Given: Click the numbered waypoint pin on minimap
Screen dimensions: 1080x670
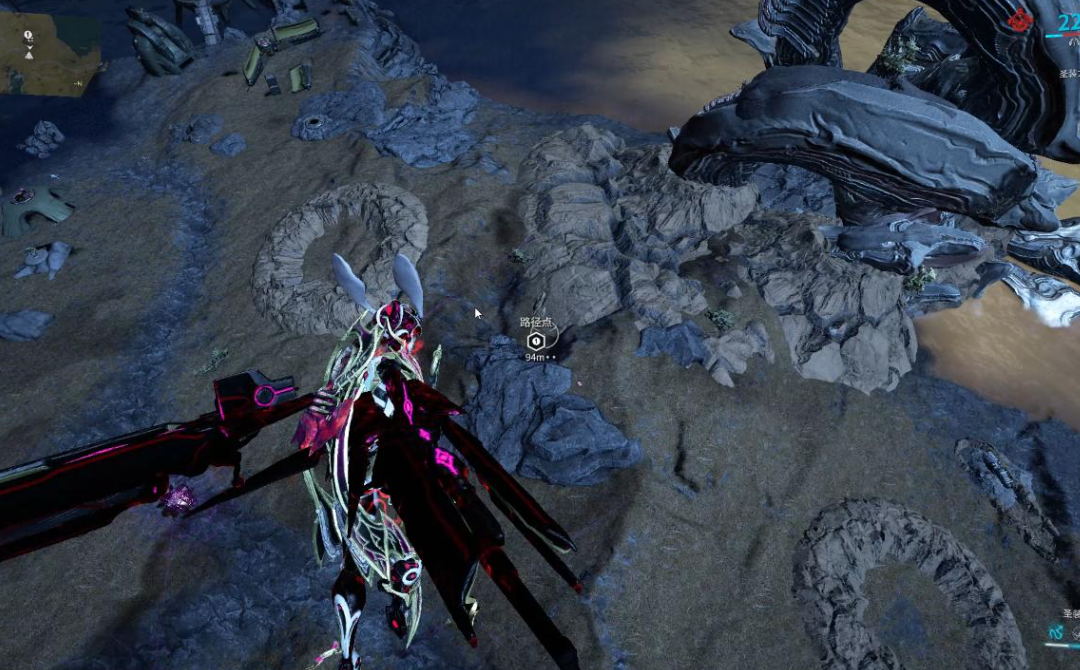Looking at the screenshot, I should pos(28,36).
